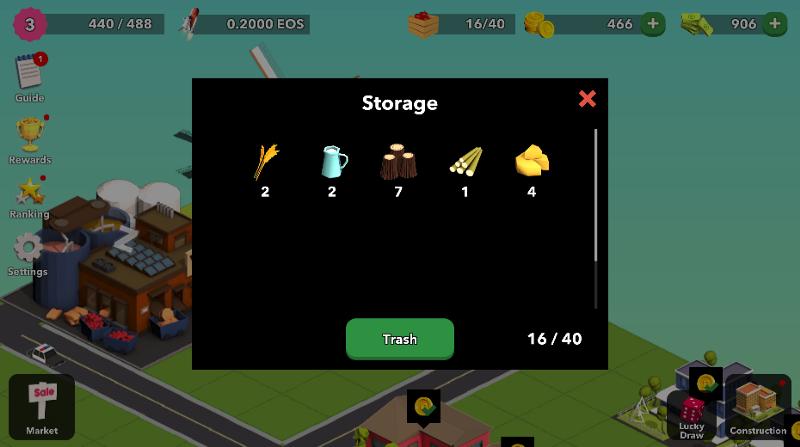Add more cash with plus button
Screen dimensions: 800x447
point(774,23)
